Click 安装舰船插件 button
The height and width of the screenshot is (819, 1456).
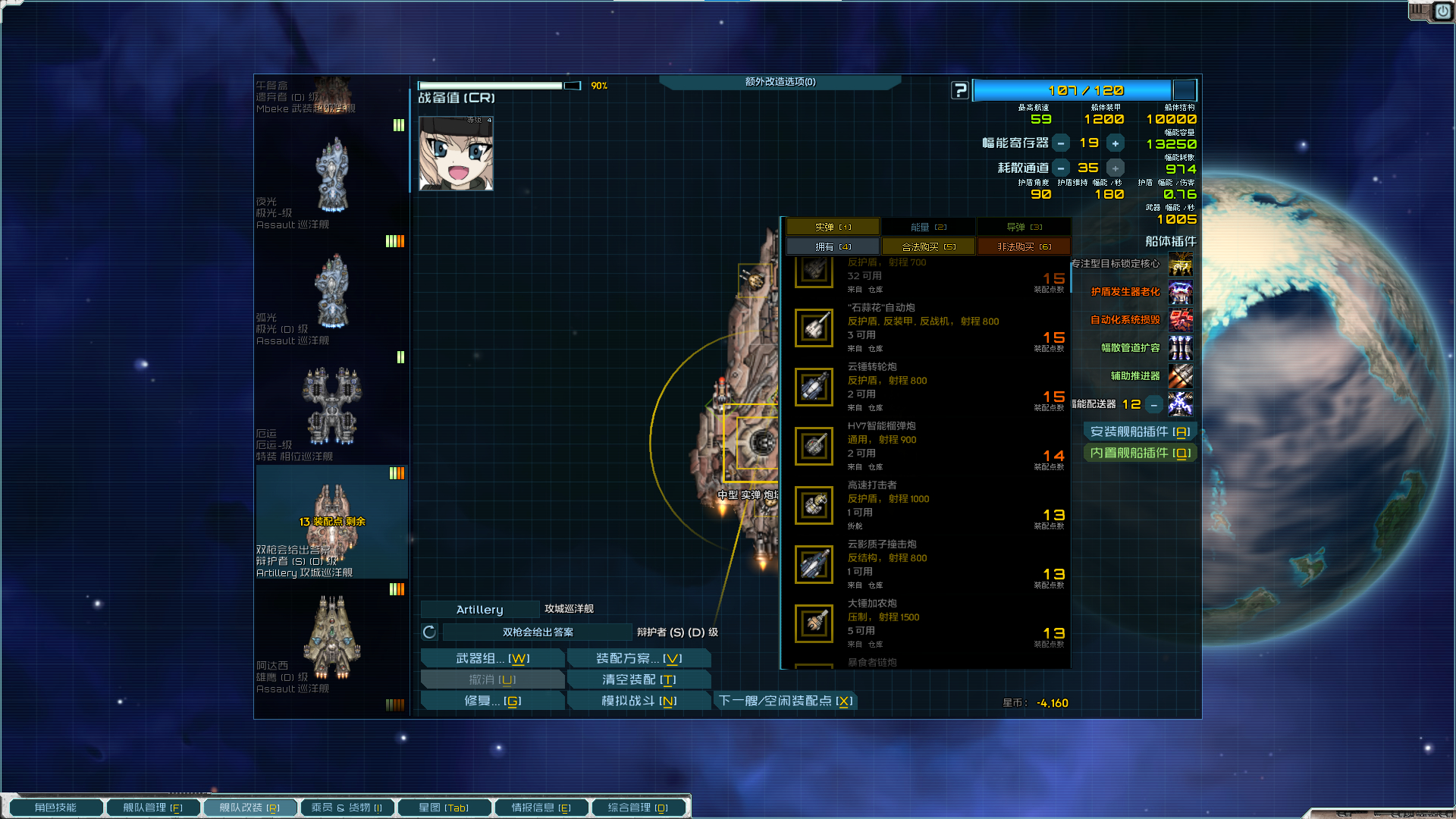click(1140, 431)
